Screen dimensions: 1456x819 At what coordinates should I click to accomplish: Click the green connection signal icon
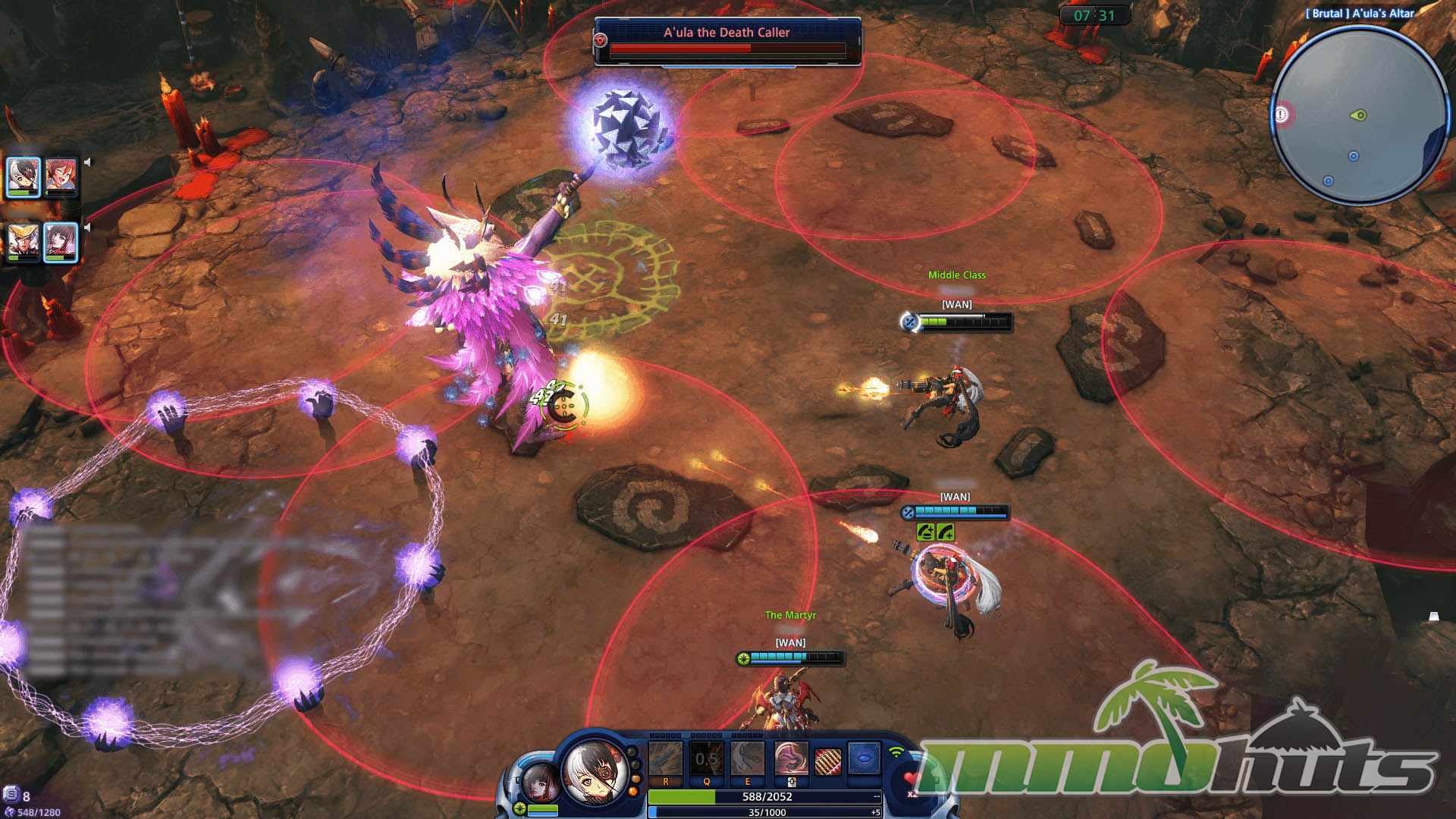pyautogui.click(x=897, y=752)
